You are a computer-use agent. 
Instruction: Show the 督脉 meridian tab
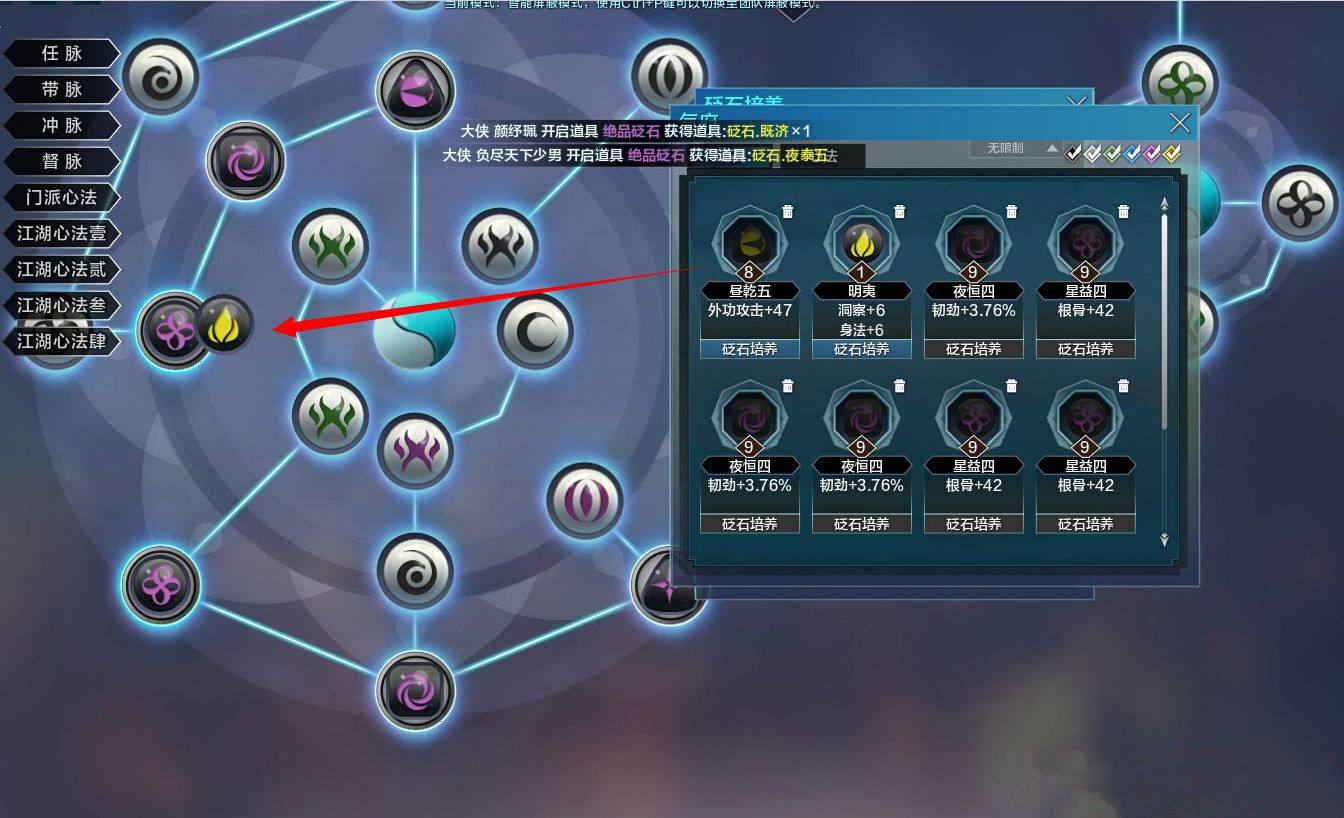pos(62,162)
